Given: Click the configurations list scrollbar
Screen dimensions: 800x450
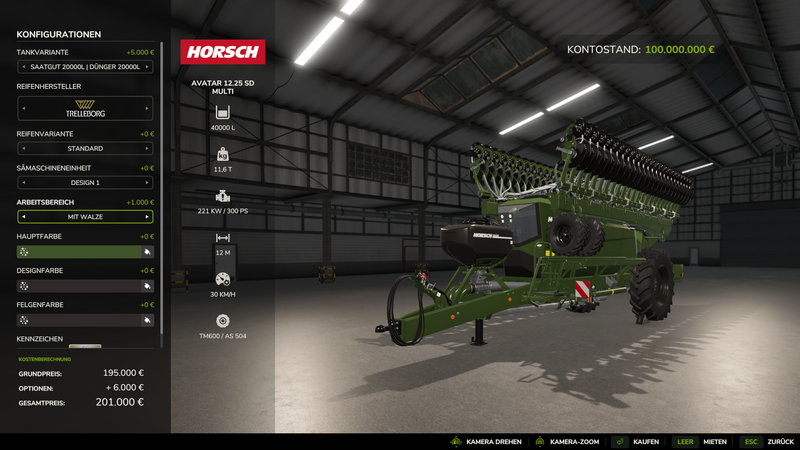Looking at the screenshot, I should point(162,150).
